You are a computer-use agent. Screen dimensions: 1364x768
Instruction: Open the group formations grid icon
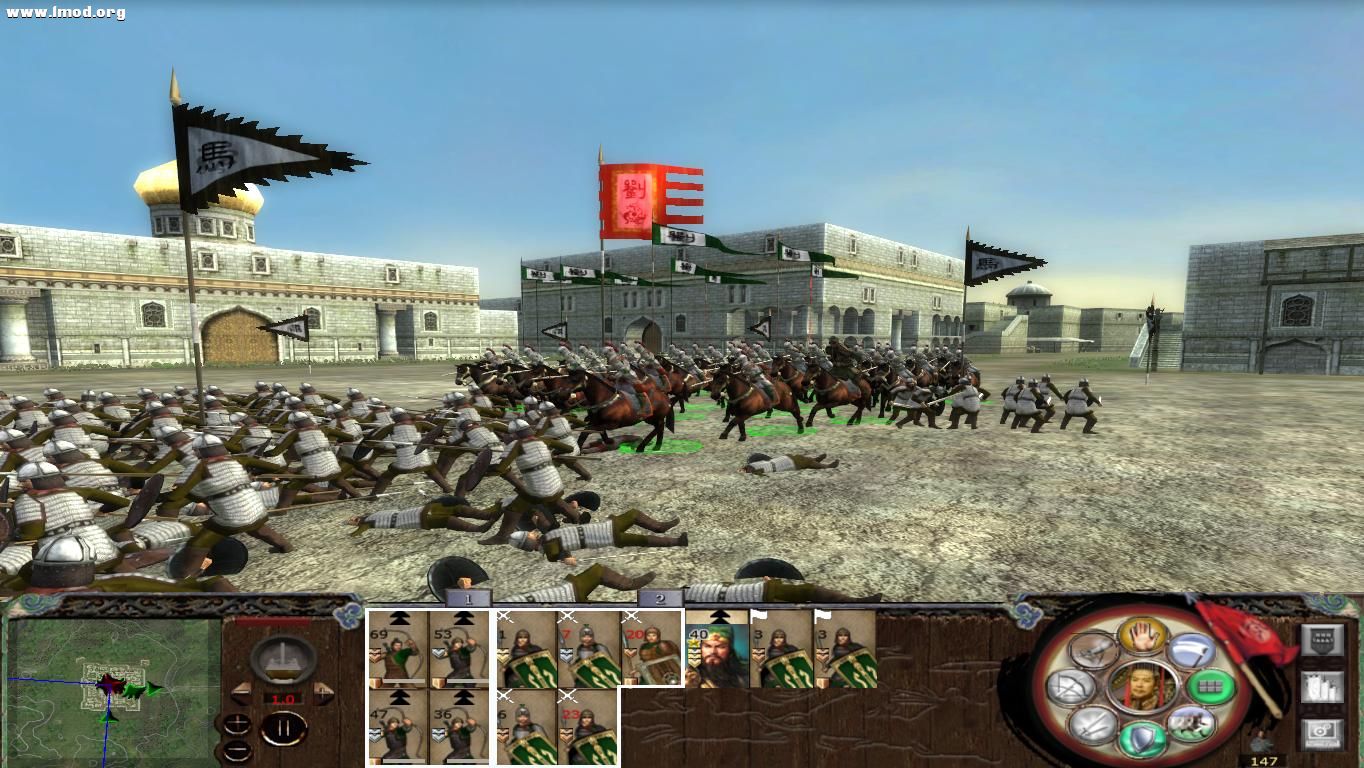click(1211, 687)
